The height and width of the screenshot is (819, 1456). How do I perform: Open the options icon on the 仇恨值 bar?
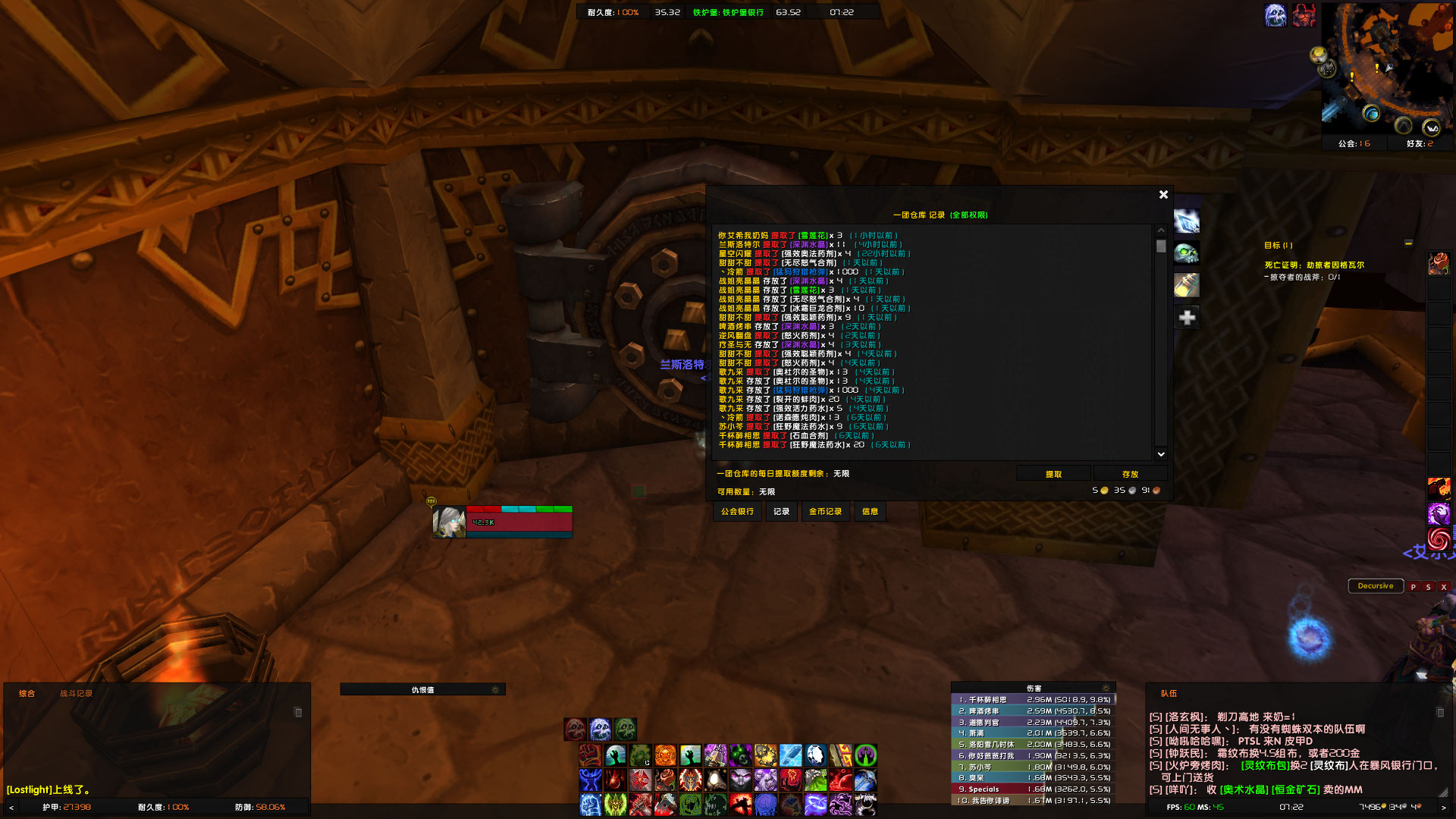click(x=496, y=689)
